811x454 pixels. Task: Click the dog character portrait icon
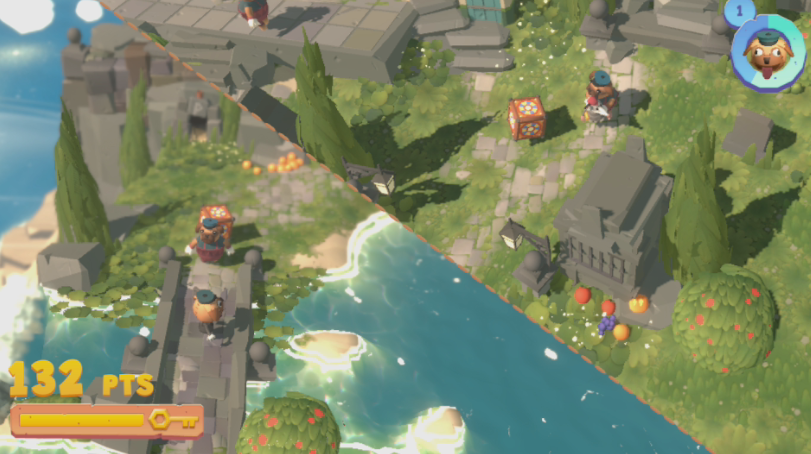[769, 53]
